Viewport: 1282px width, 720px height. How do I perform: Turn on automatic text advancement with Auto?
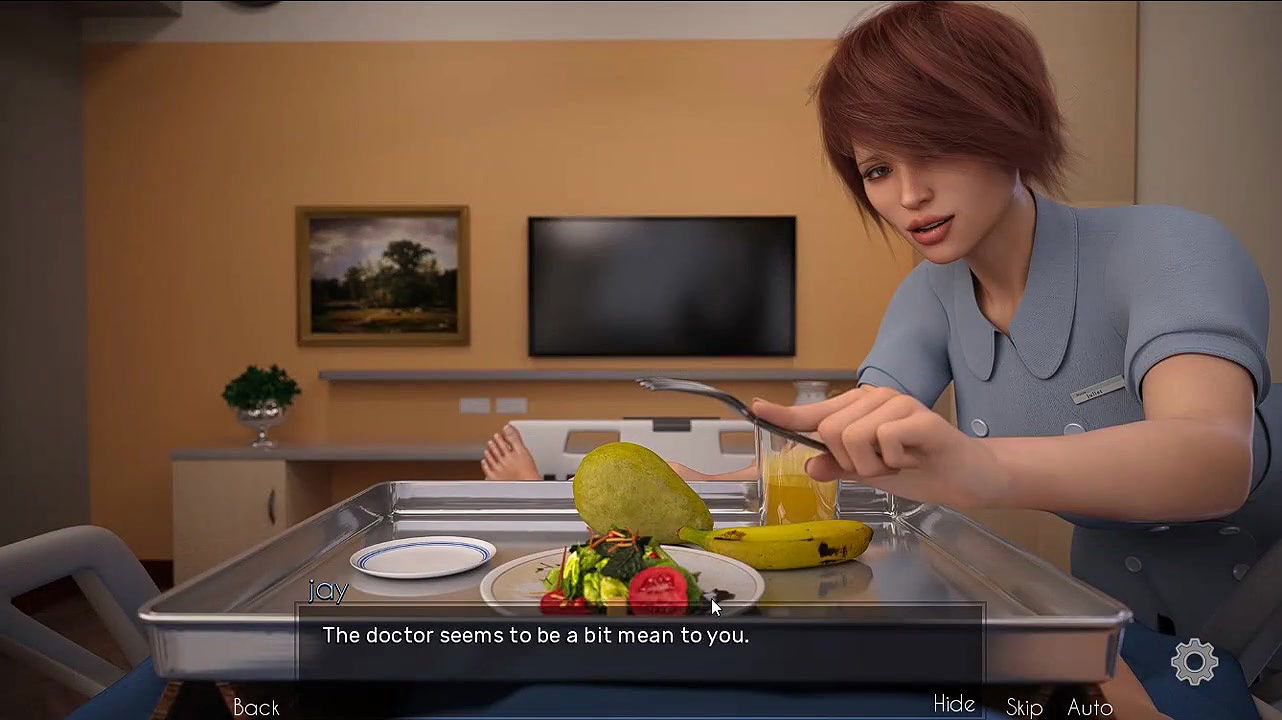[1090, 706]
